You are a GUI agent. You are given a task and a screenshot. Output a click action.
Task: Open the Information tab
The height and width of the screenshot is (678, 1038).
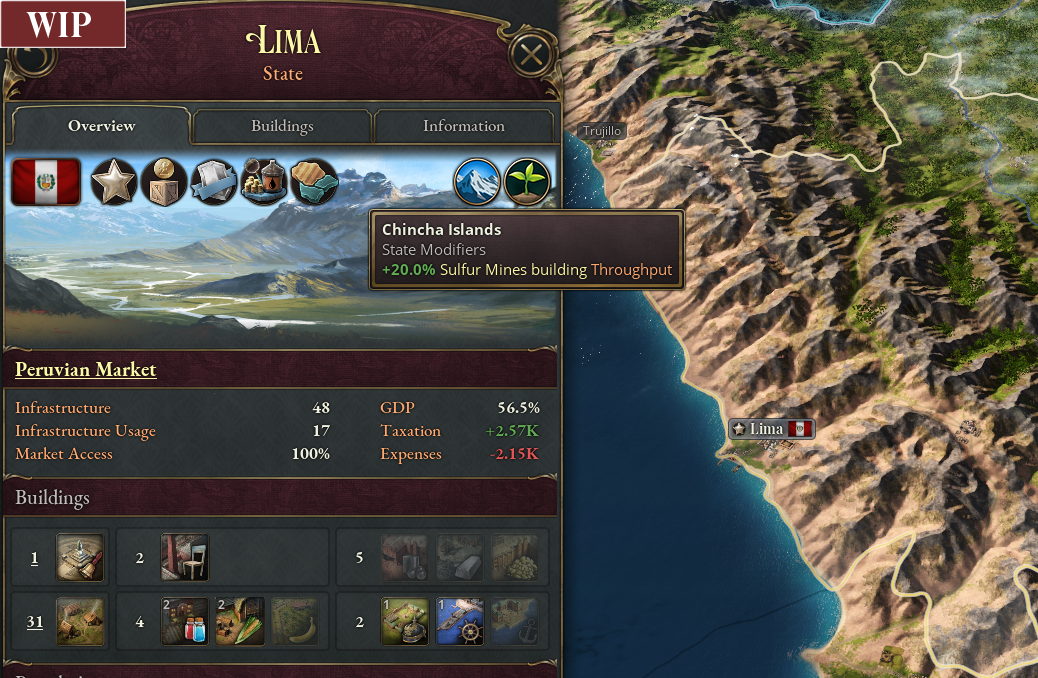click(463, 126)
